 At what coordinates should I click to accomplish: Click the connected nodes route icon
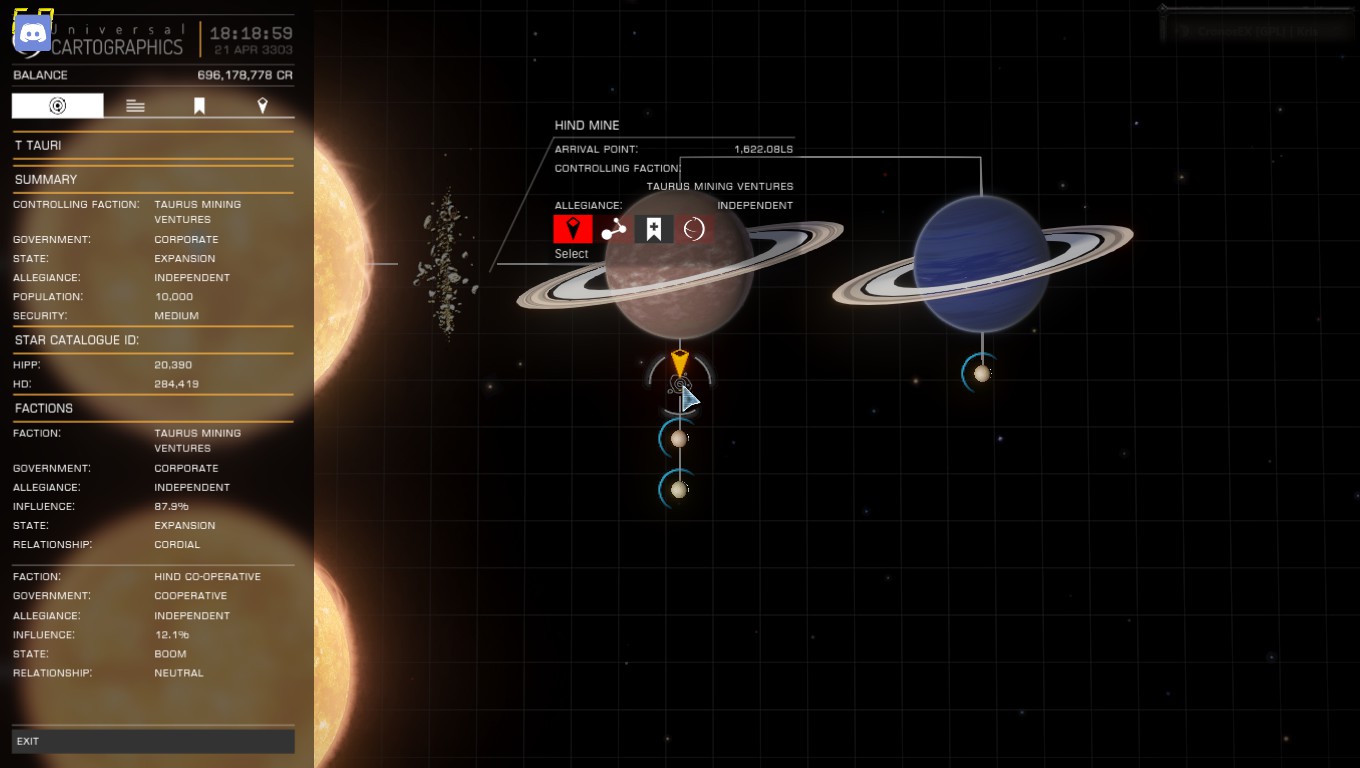click(x=613, y=229)
